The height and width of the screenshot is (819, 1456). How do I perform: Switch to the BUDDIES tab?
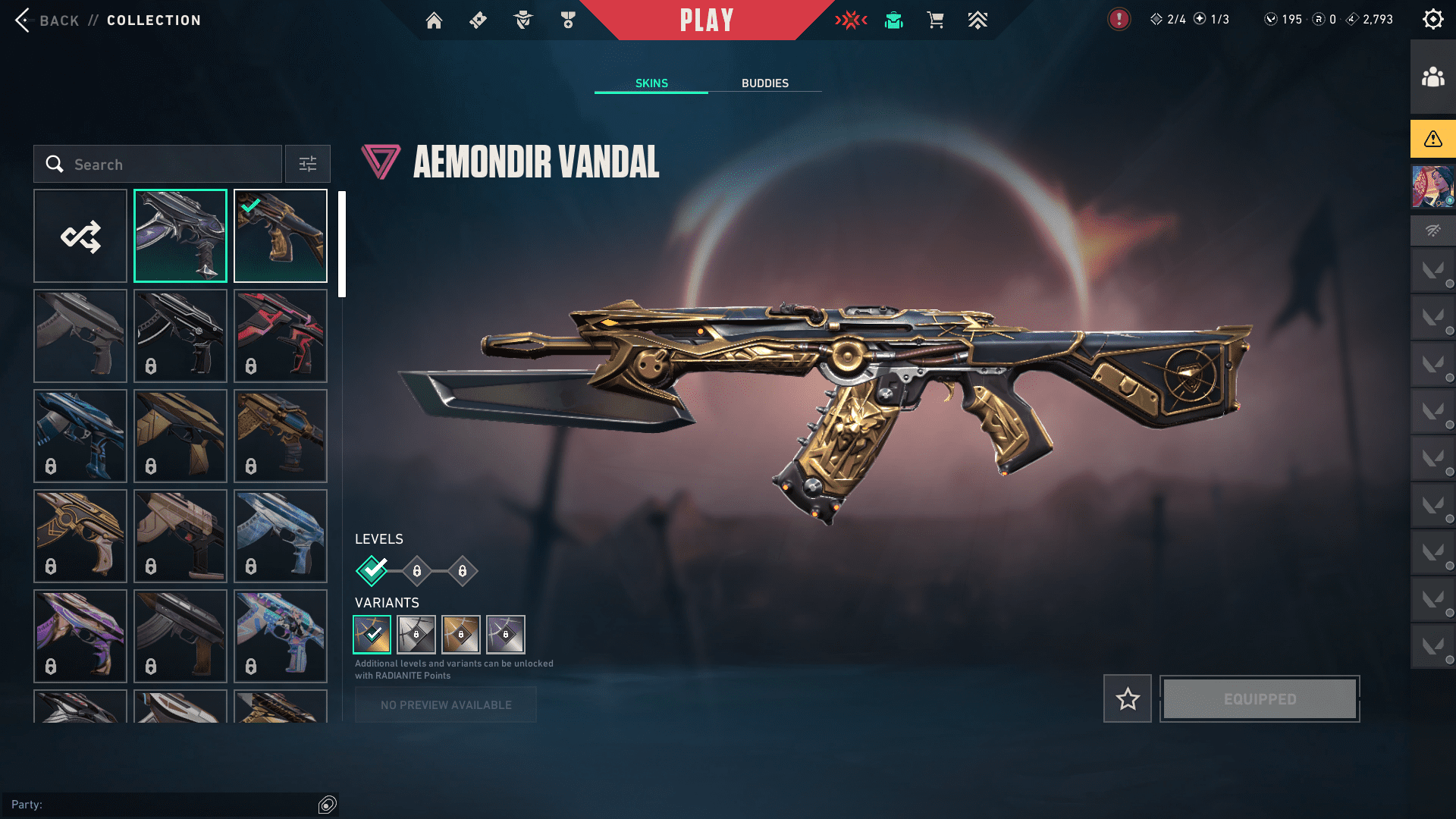[765, 83]
